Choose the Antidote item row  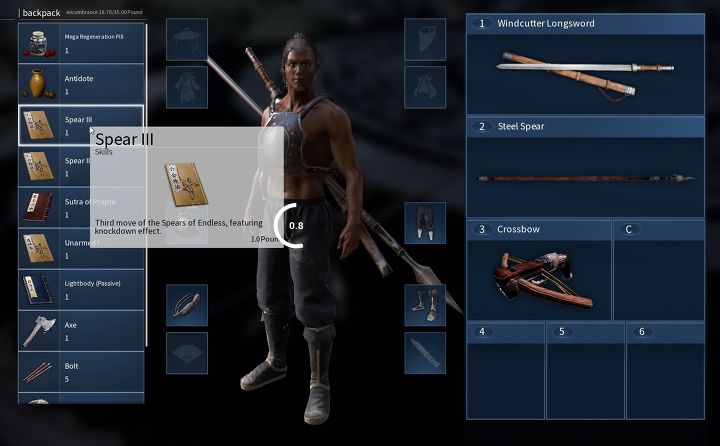[81, 83]
